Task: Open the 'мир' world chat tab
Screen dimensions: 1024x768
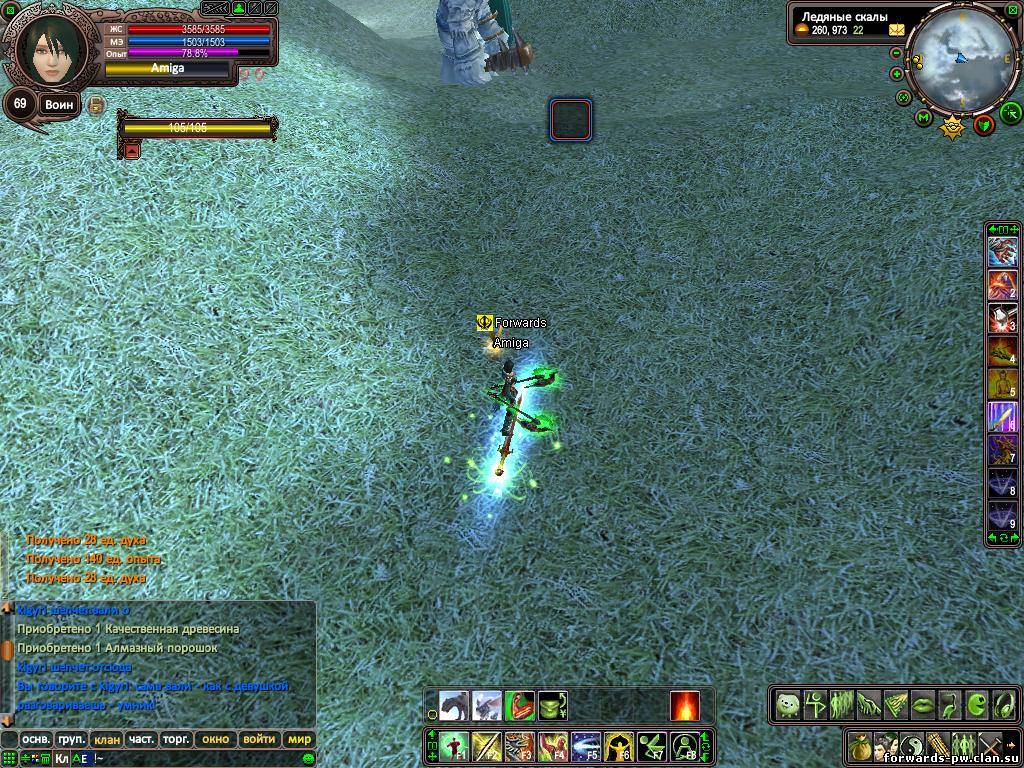Action: pos(299,739)
